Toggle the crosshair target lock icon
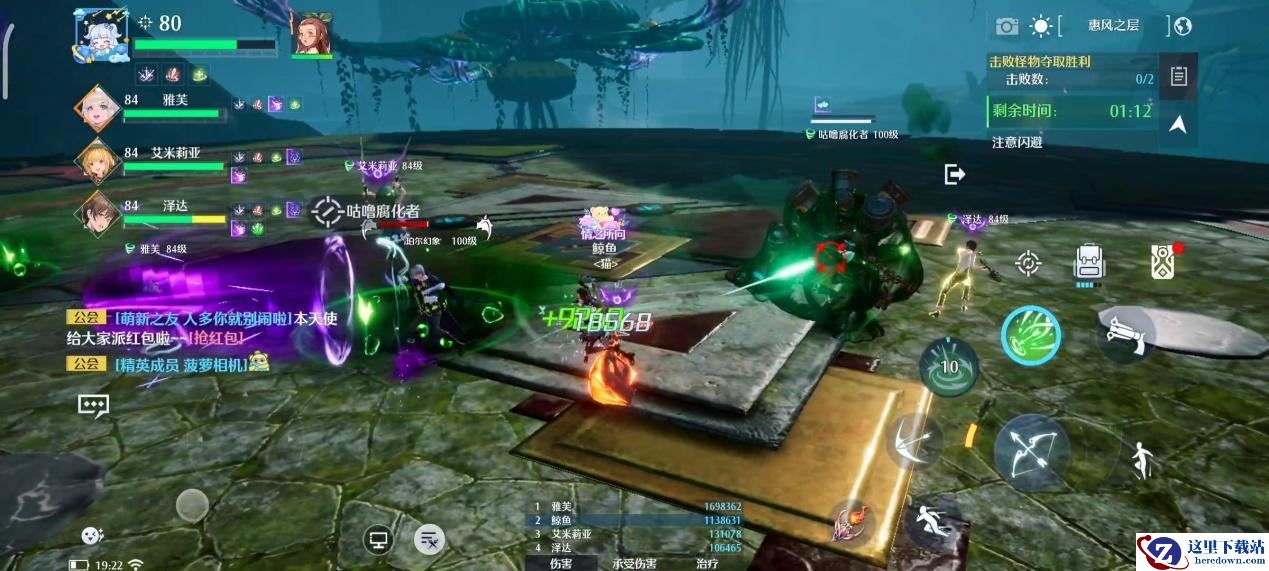Viewport: 1269px width, 571px height. 1027,263
